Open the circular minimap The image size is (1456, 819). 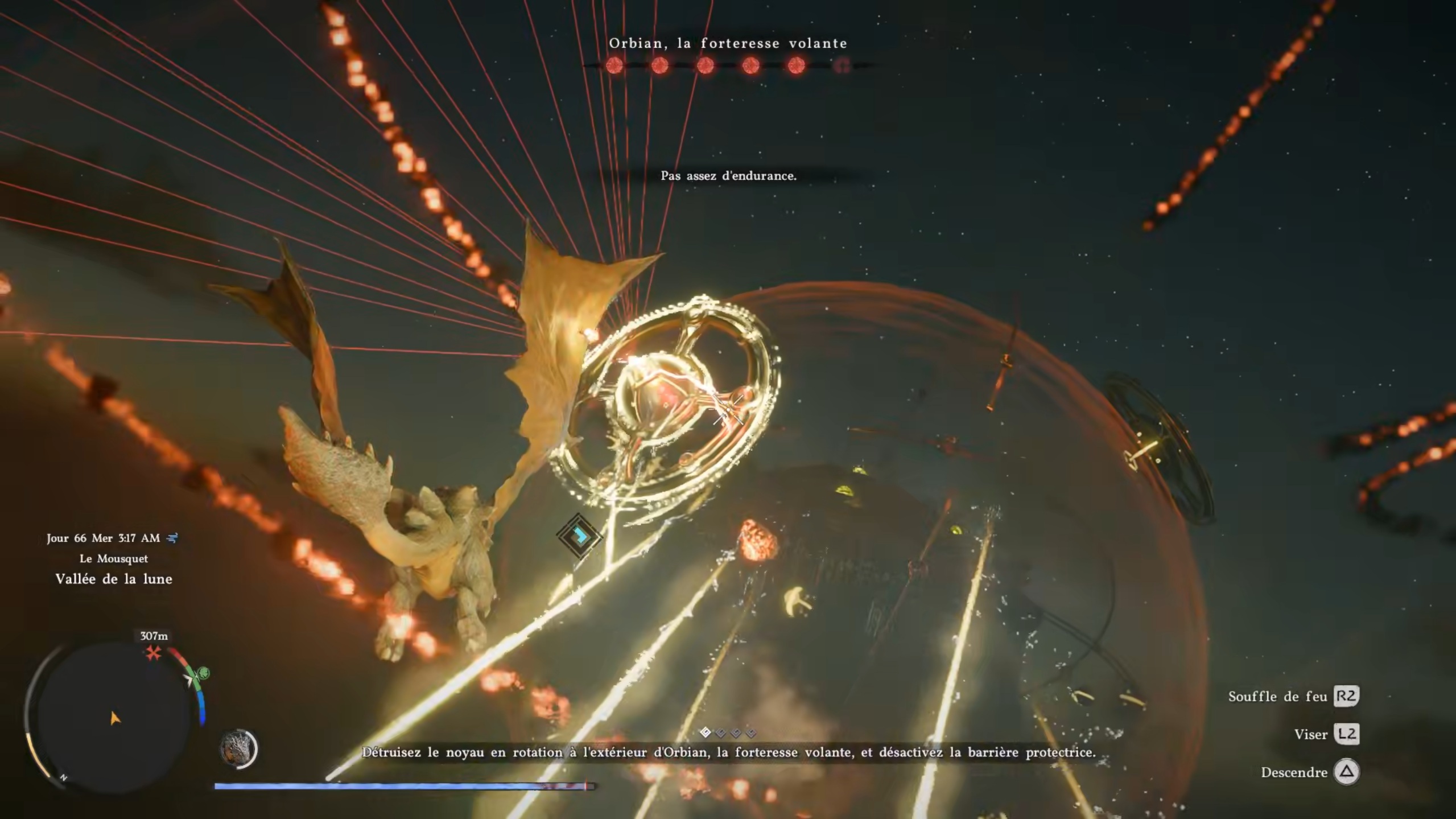tap(113, 716)
